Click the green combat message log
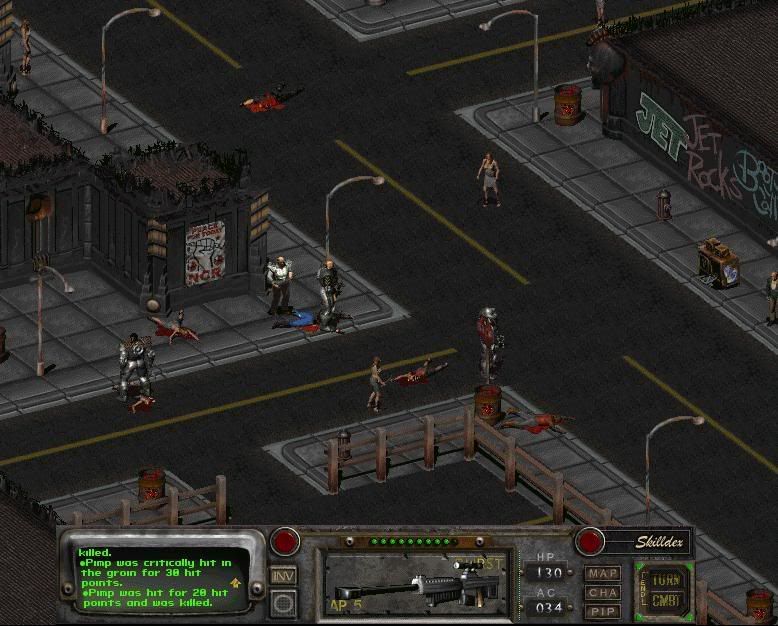778x626 pixels. pyautogui.click(x=160, y=576)
